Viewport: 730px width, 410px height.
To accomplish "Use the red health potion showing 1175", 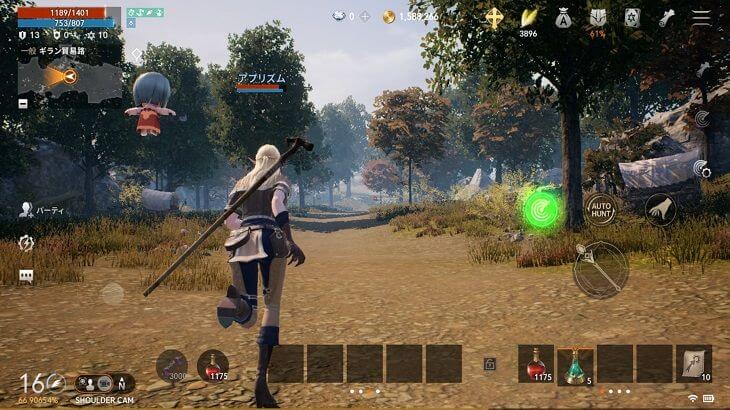I will coord(536,363).
